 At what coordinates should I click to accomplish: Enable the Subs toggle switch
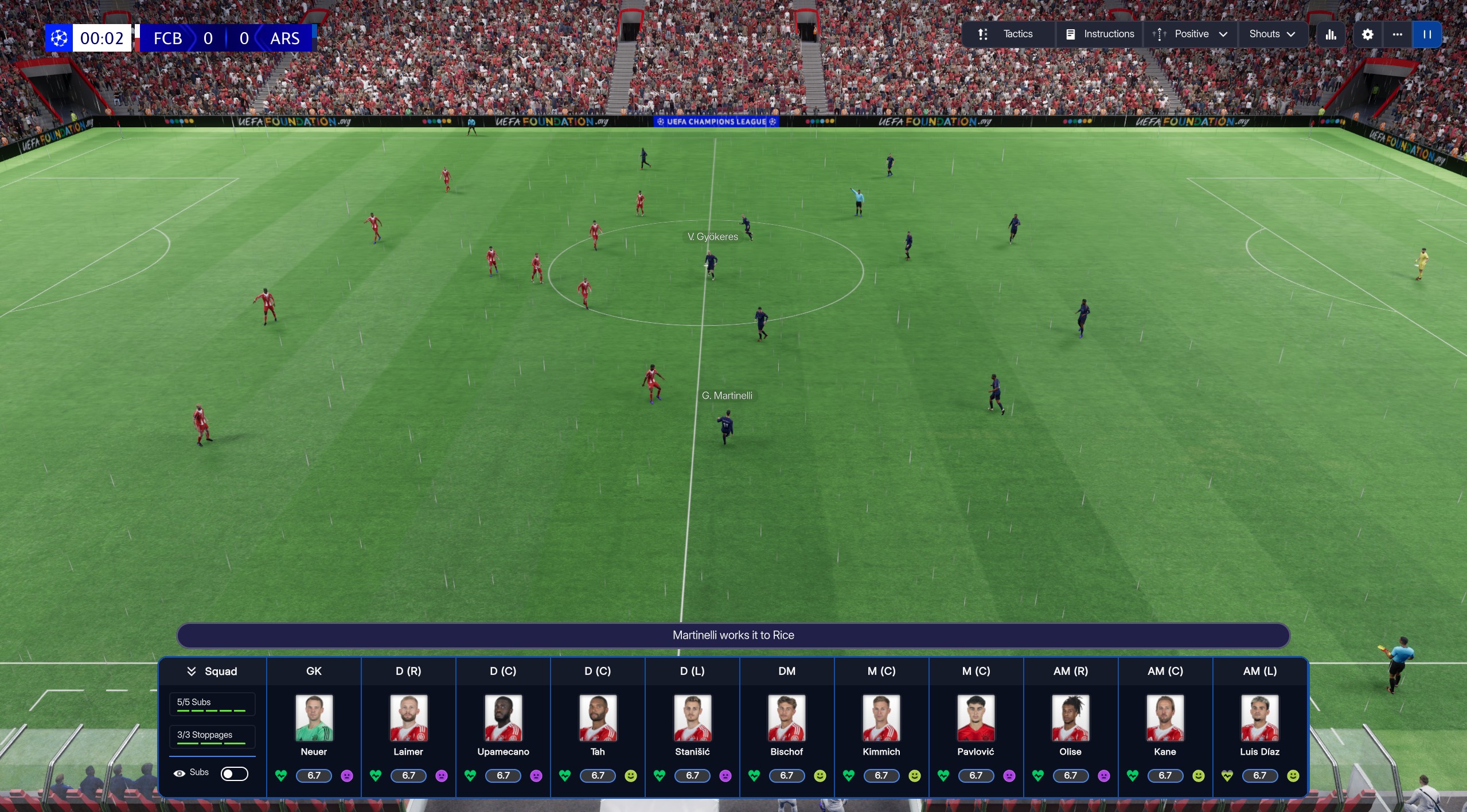pyautogui.click(x=234, y=773)
